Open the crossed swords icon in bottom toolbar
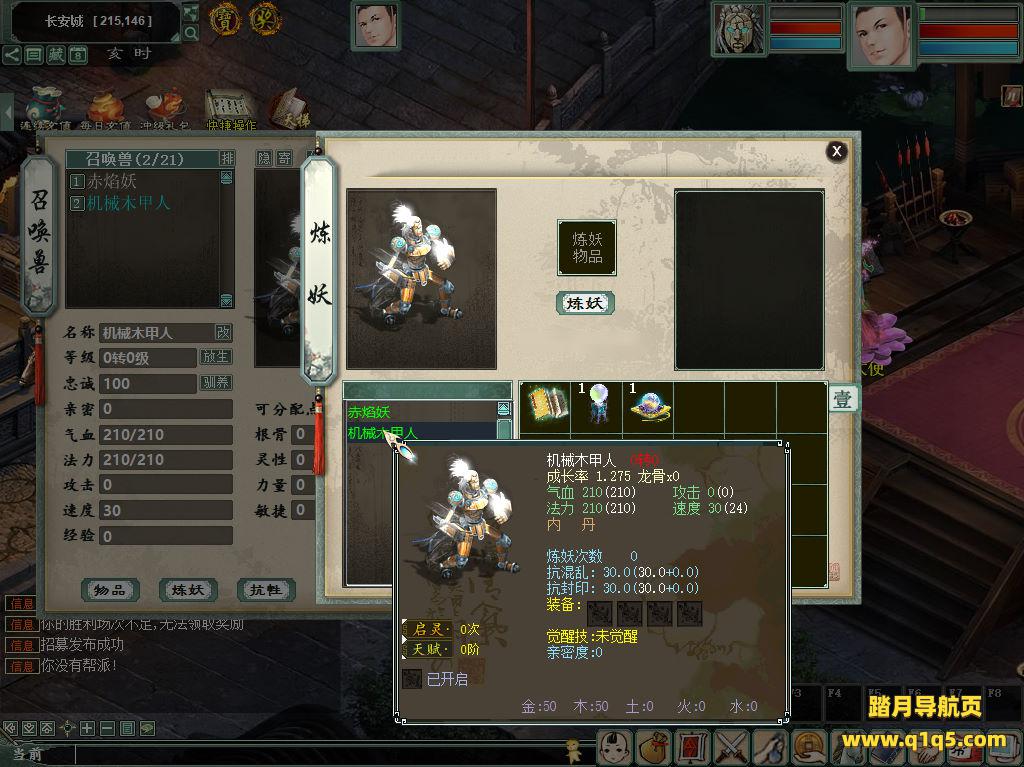 [732, 746]
